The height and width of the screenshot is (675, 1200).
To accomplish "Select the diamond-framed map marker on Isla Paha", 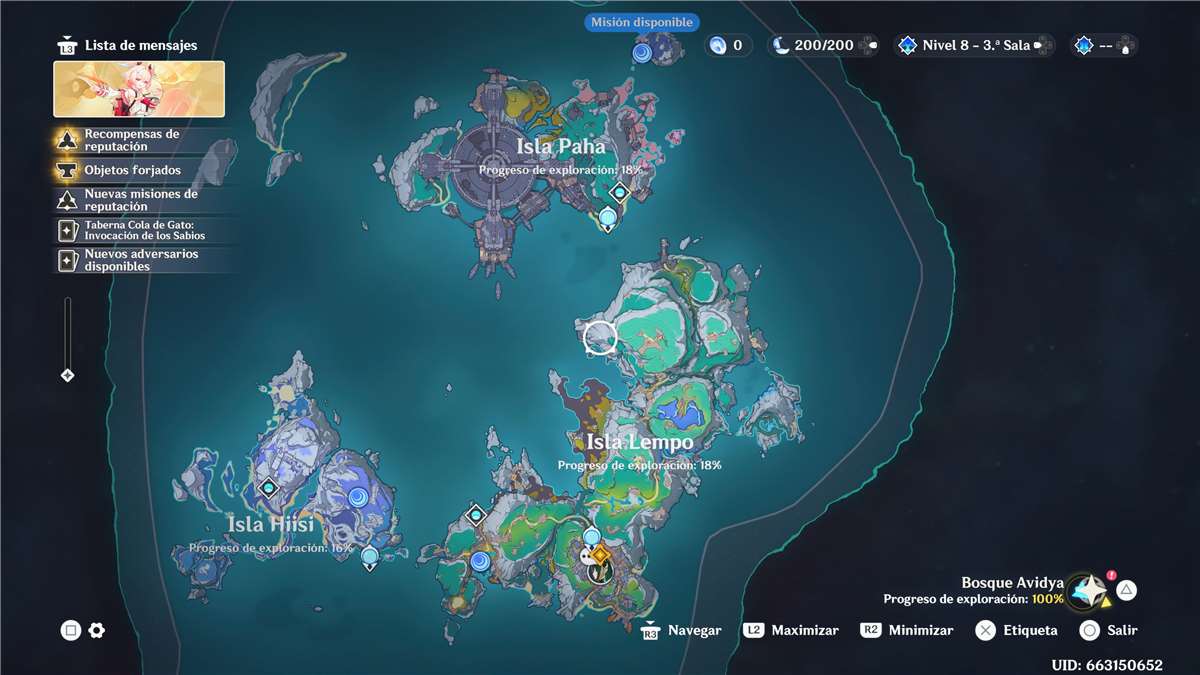I will (620, 192).
